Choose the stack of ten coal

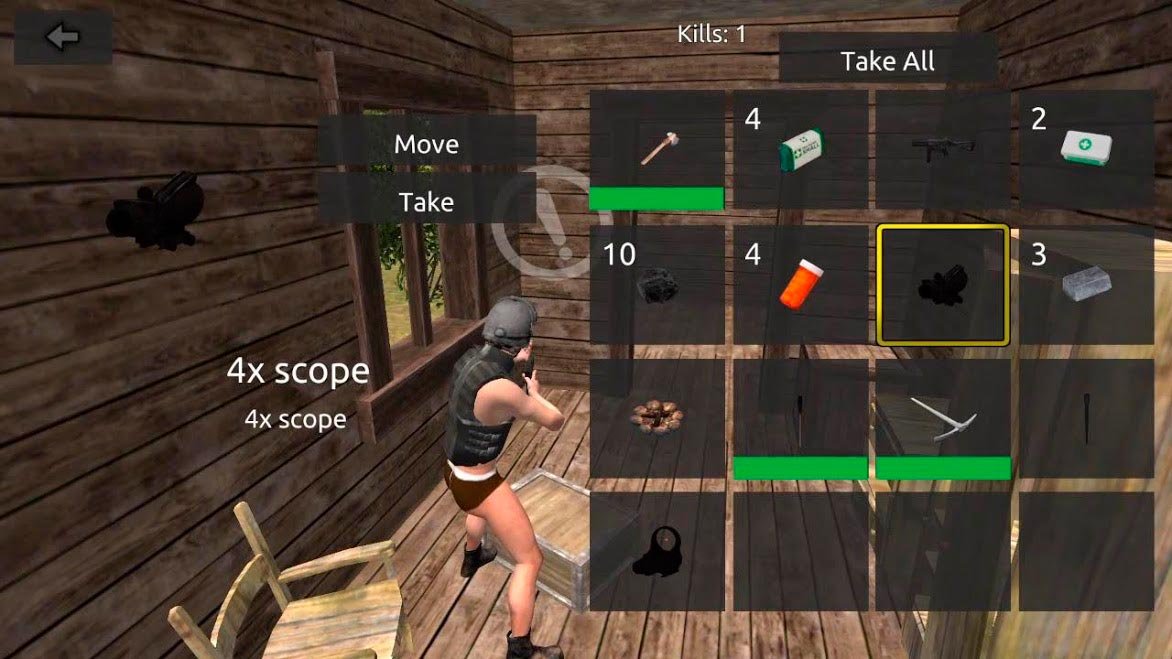coord(657,285)
